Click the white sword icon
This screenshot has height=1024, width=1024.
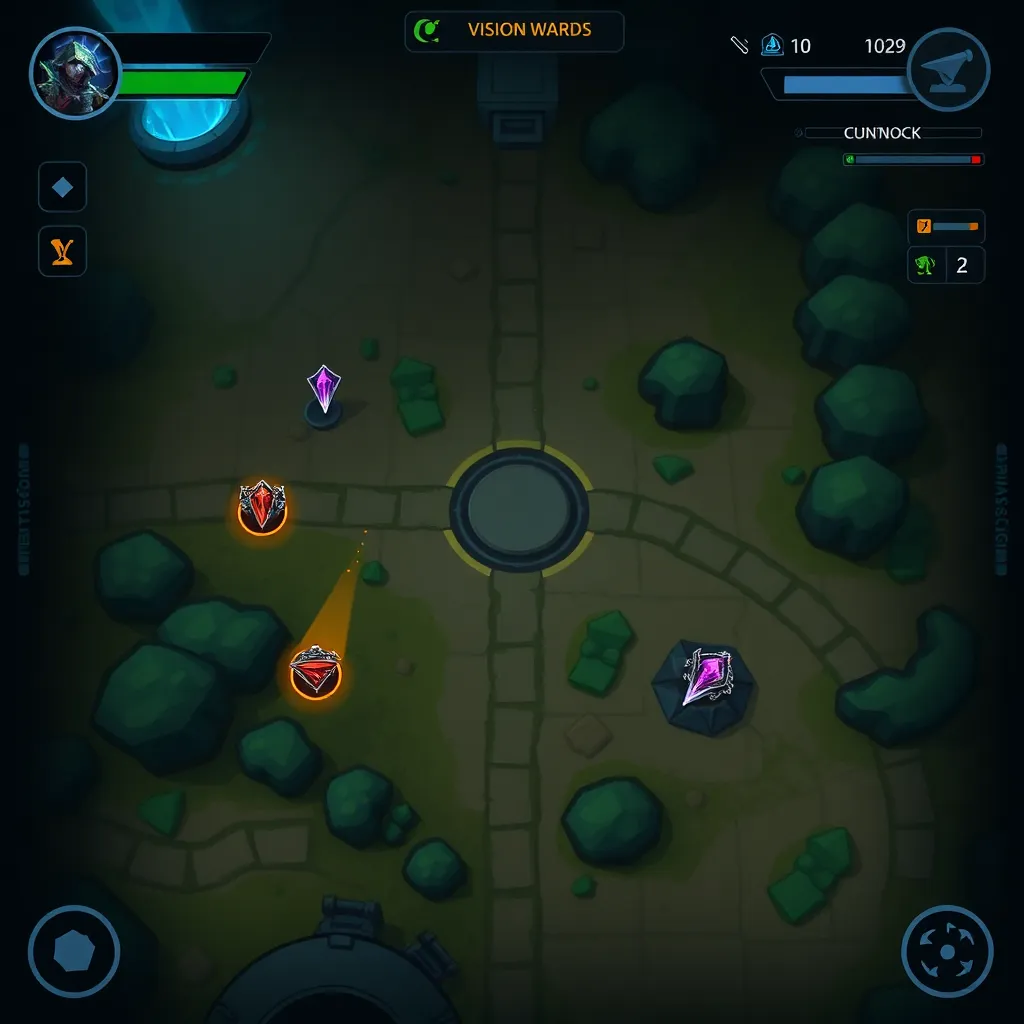(x=739, y=44)
